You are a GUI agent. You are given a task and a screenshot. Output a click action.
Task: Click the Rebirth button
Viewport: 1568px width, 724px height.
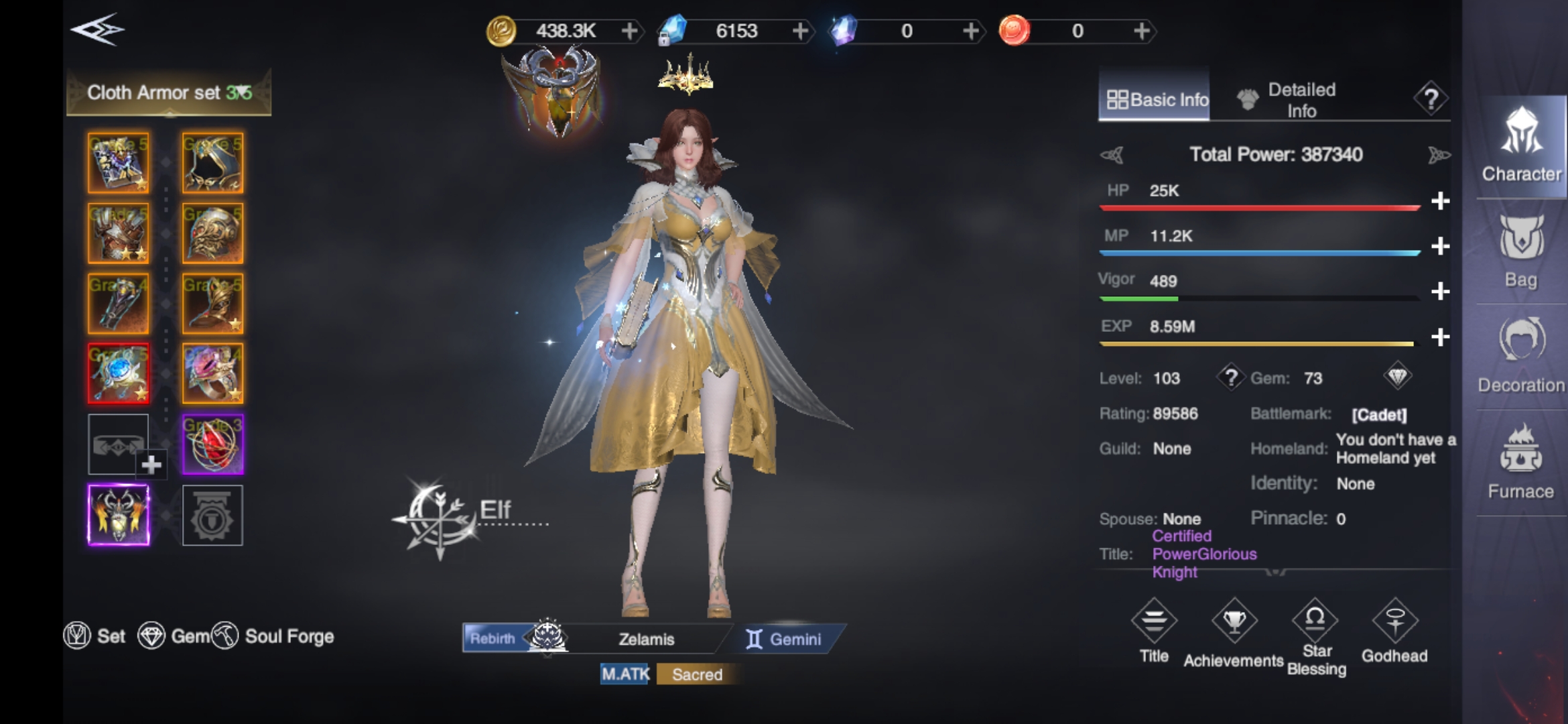[x=493, y=638]
